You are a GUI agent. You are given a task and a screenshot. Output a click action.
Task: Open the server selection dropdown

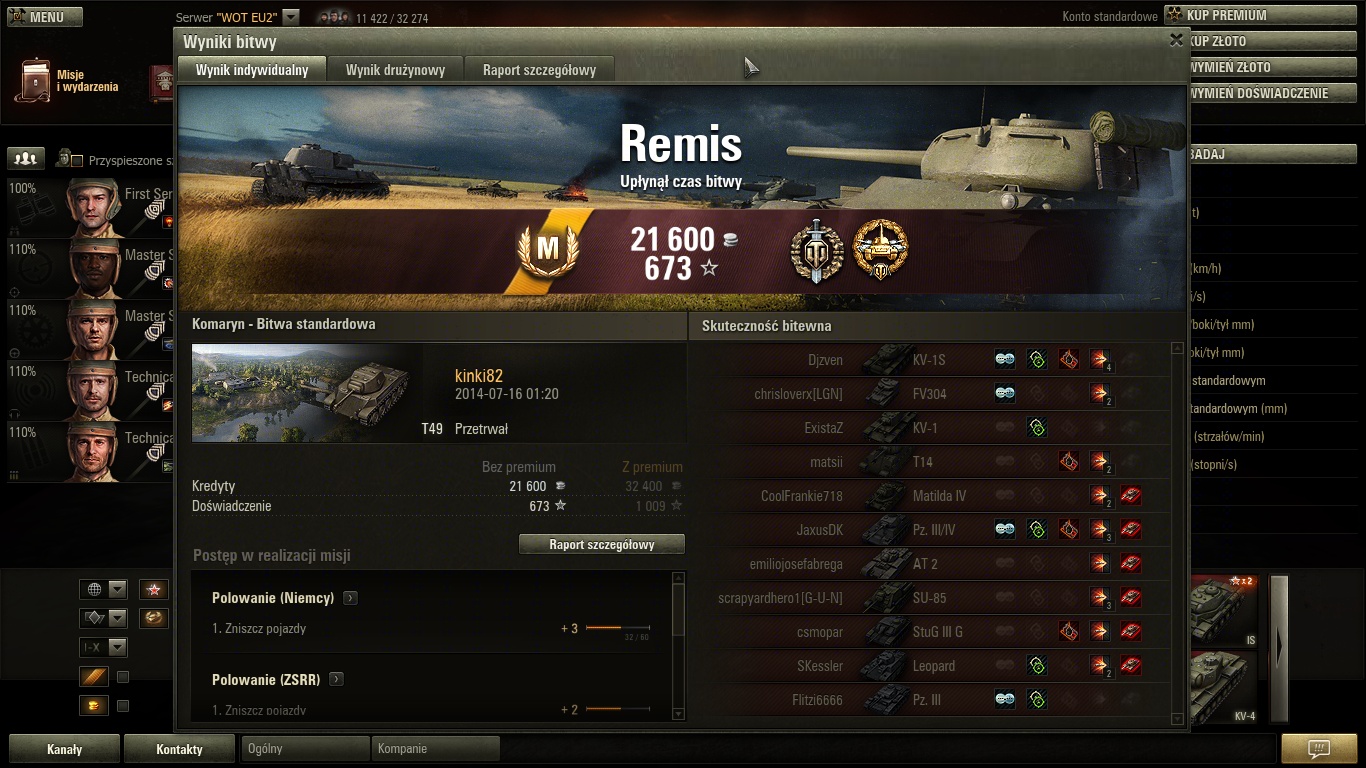coord(291,17)
